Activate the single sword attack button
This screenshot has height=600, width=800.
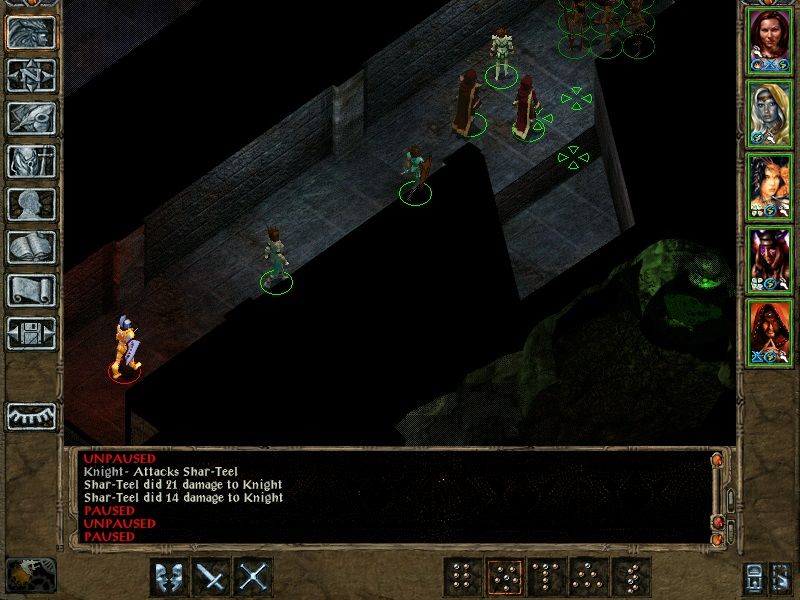tap(212, 577)
